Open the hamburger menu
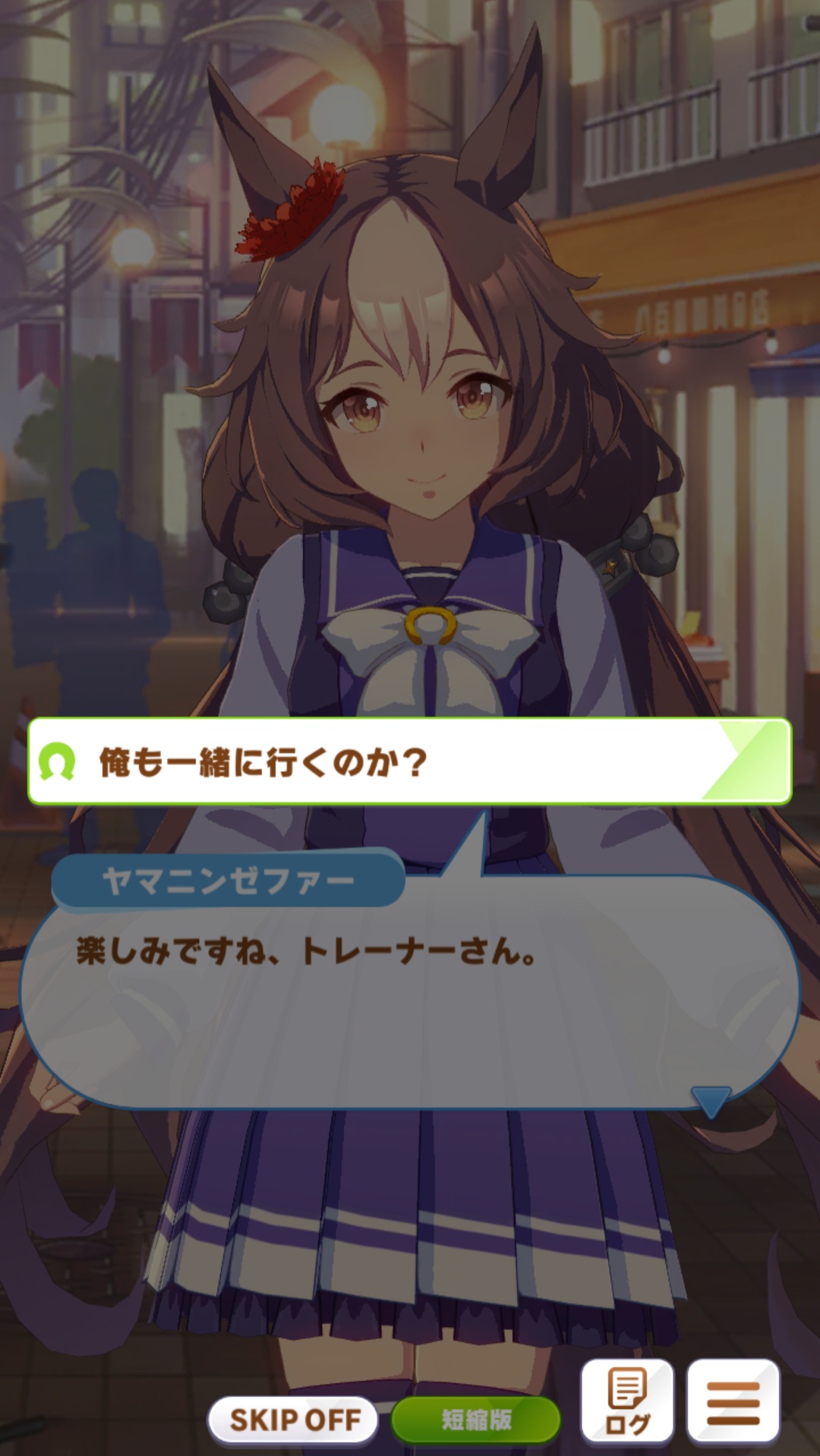 pos(733,1401)
